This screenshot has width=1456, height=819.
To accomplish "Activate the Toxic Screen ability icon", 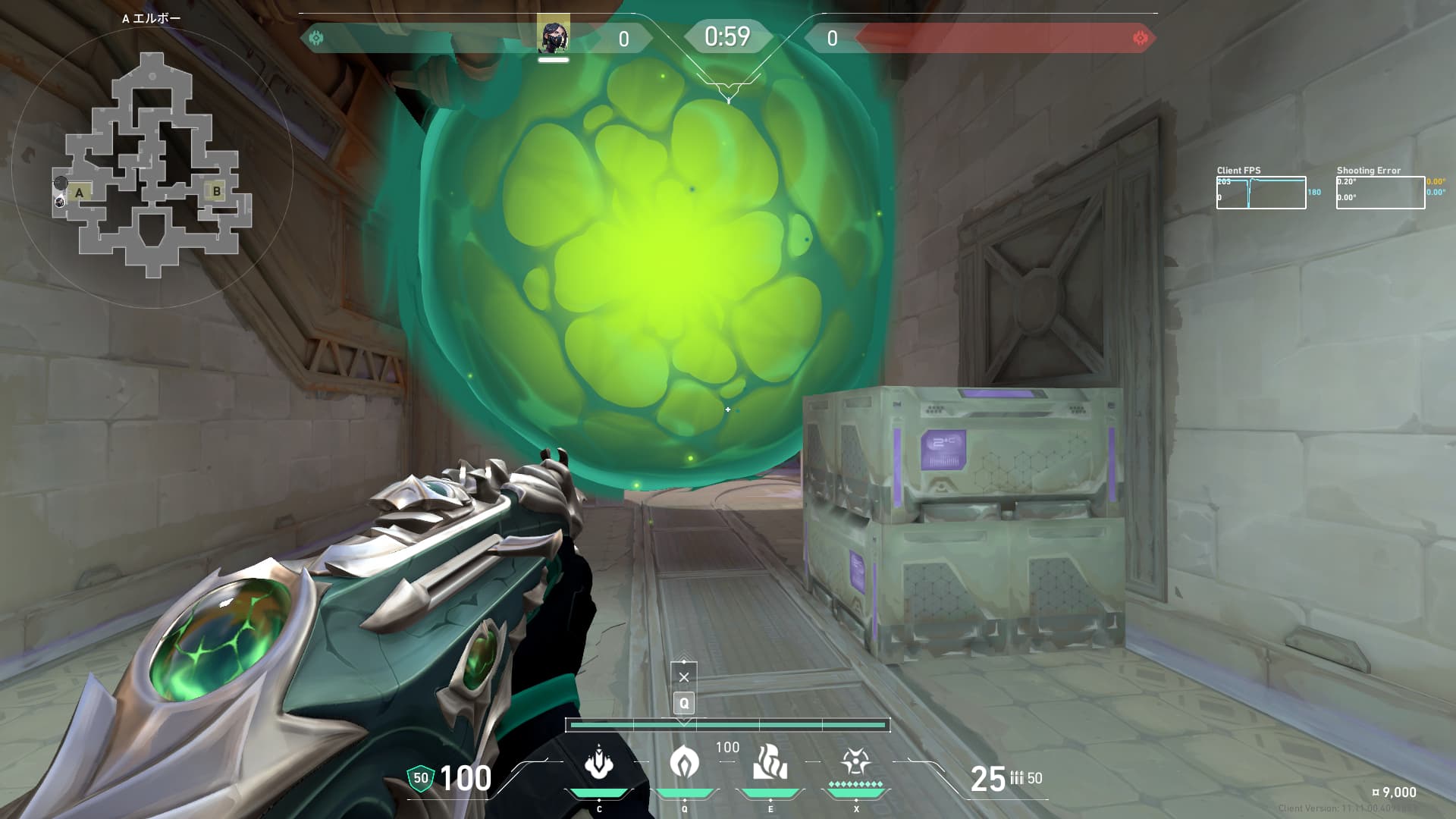I will click(x=770, y=763).
